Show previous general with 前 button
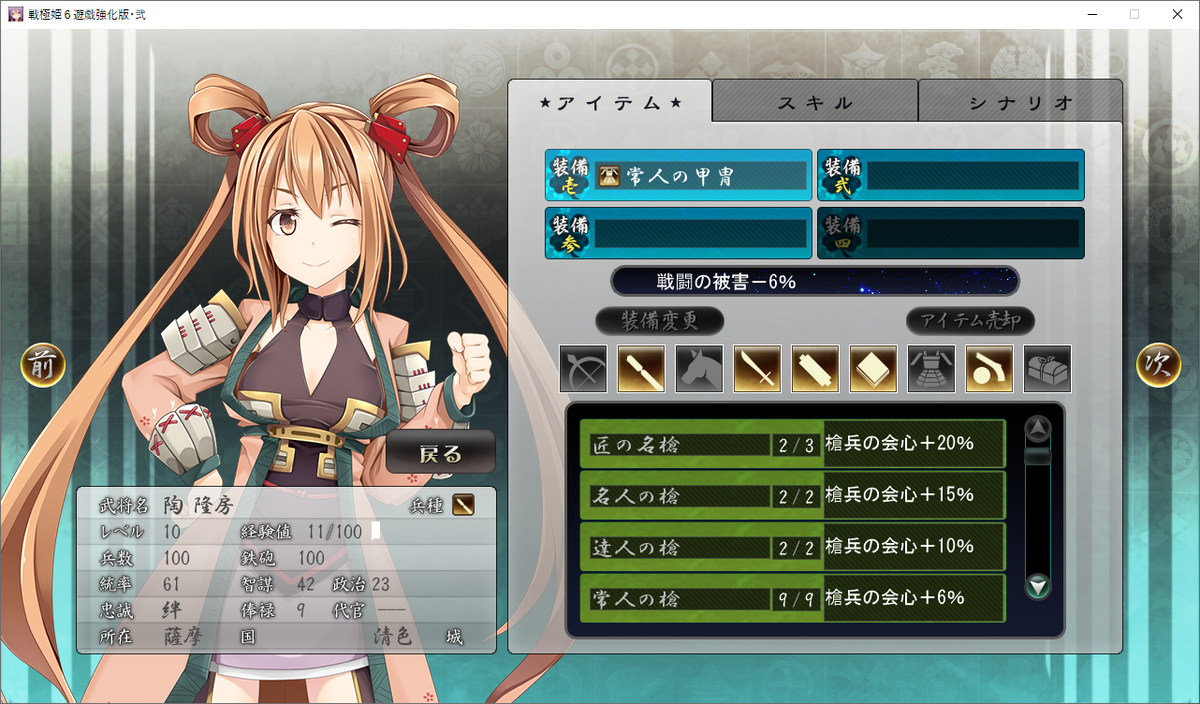1200x704 pixels. 43,366
